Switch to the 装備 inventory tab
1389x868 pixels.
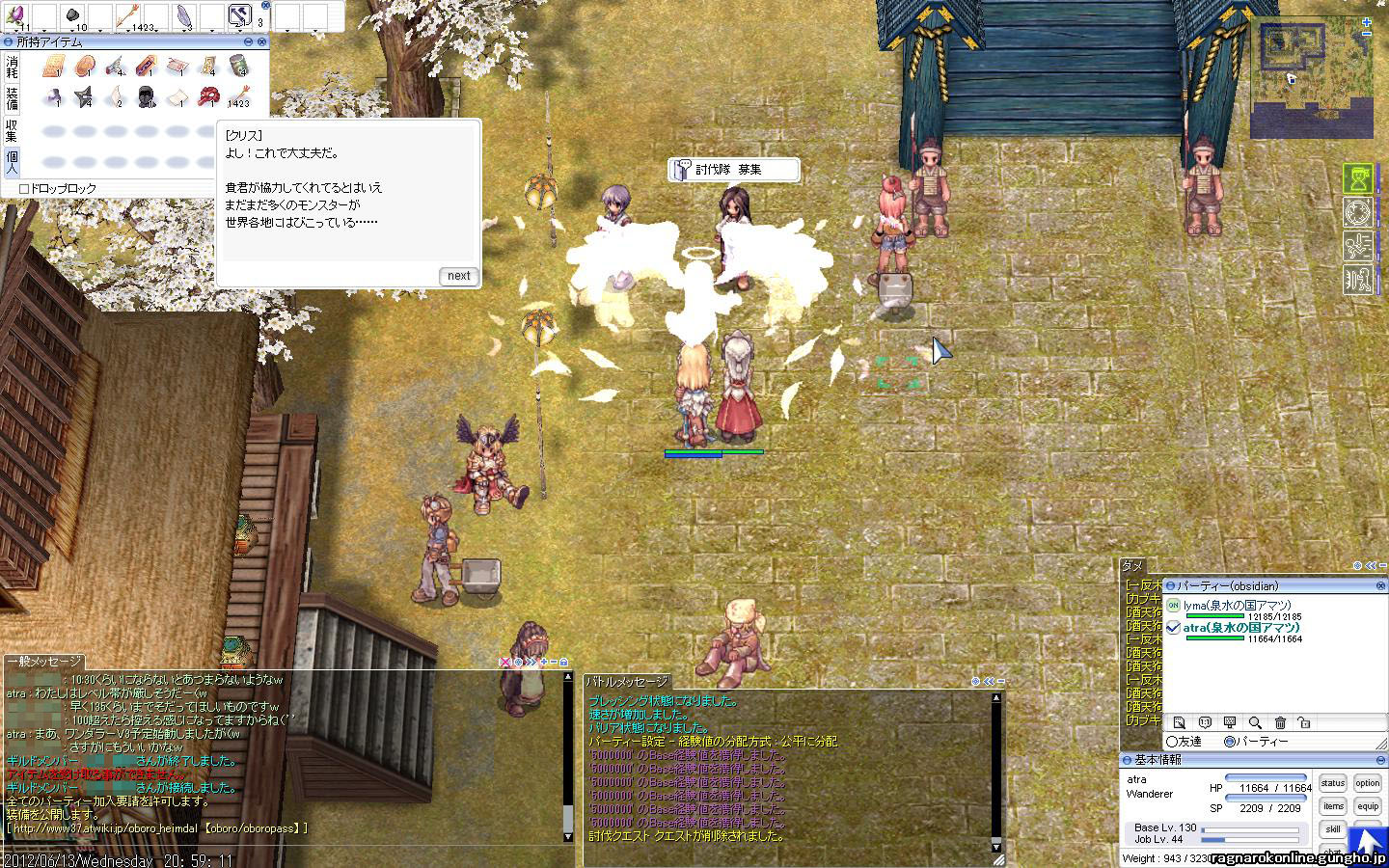(x=12, y=98)
